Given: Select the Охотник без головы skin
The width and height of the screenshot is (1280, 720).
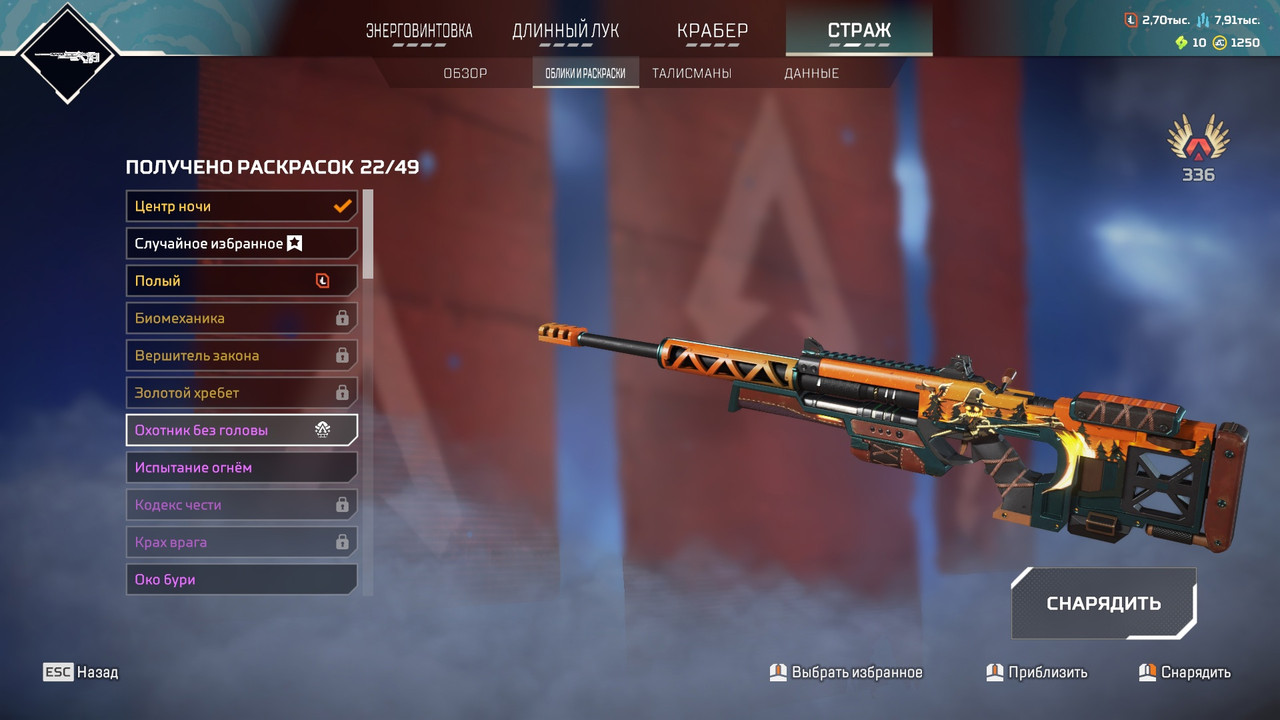Looking at the screenshot, I should [241, 430].
